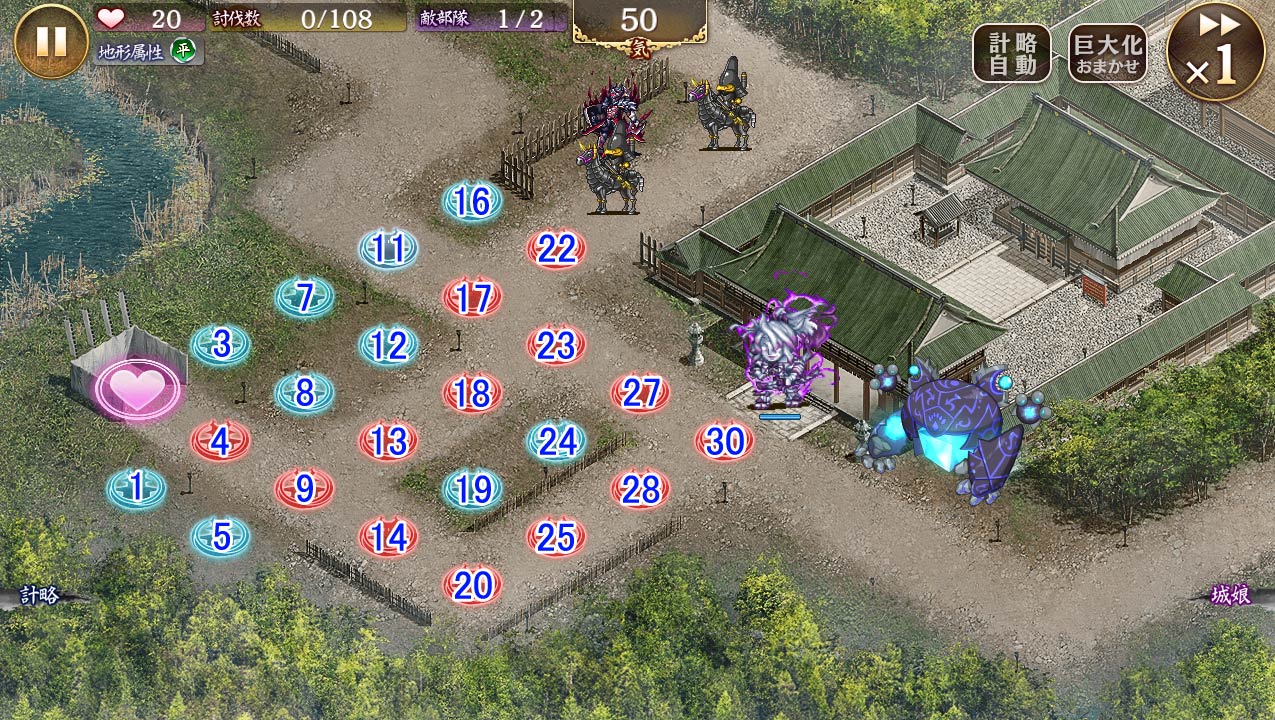
Task: Pick red placement tile 27
Action: (x=640, y=393)
